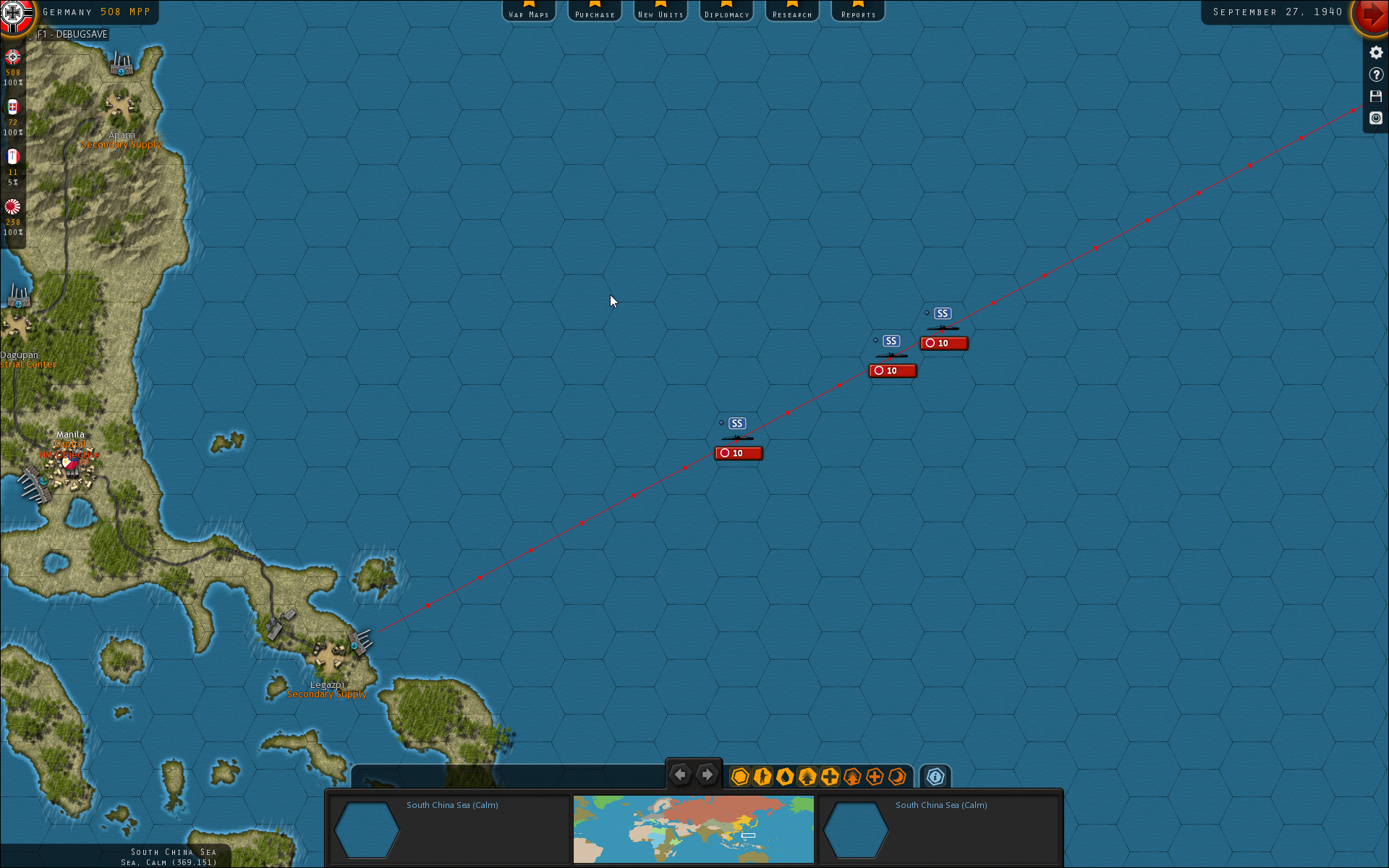Screen dimensions: 1389x868
Task: Toggle the Japan flag indicator
Action: pyautogui.click(x=12, y=207)
